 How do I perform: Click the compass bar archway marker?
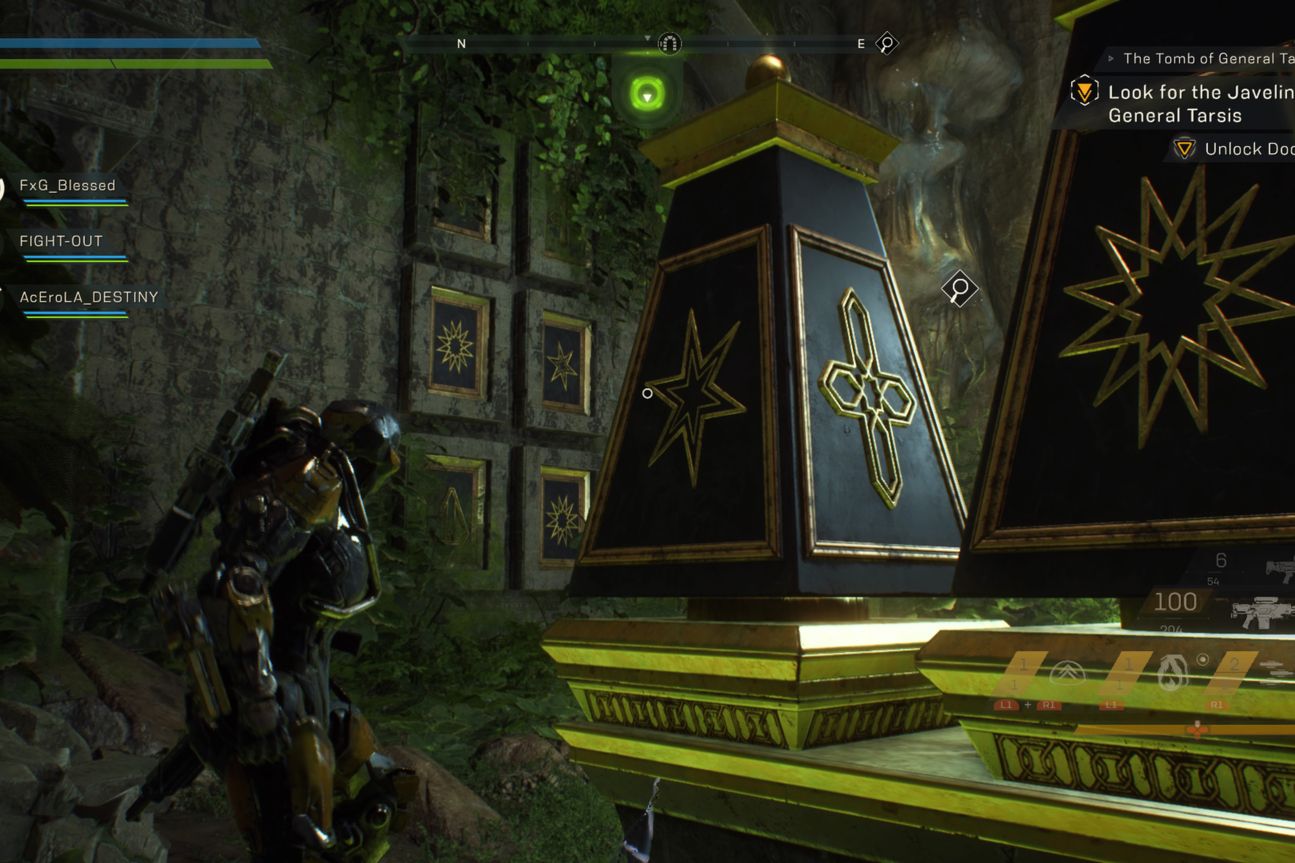[x=670, y=43]
